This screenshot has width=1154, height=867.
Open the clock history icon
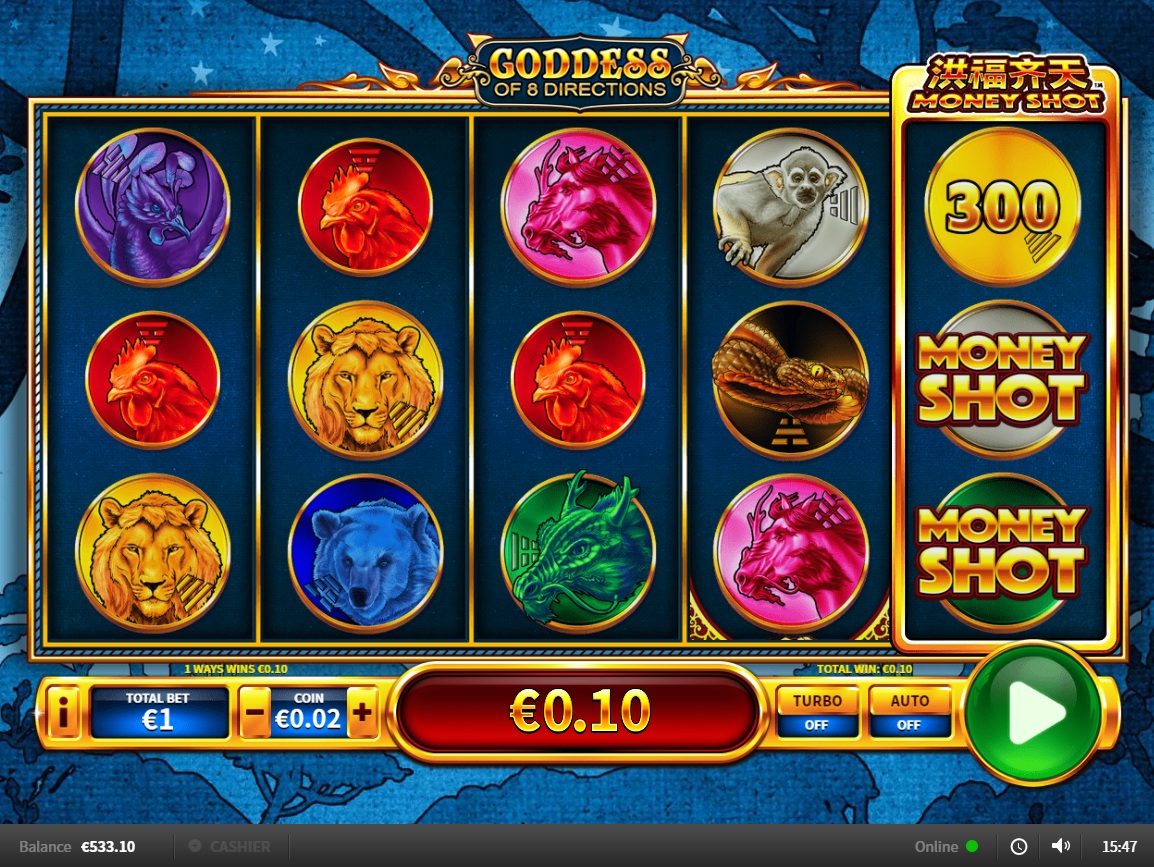[x=1019, y=846]
